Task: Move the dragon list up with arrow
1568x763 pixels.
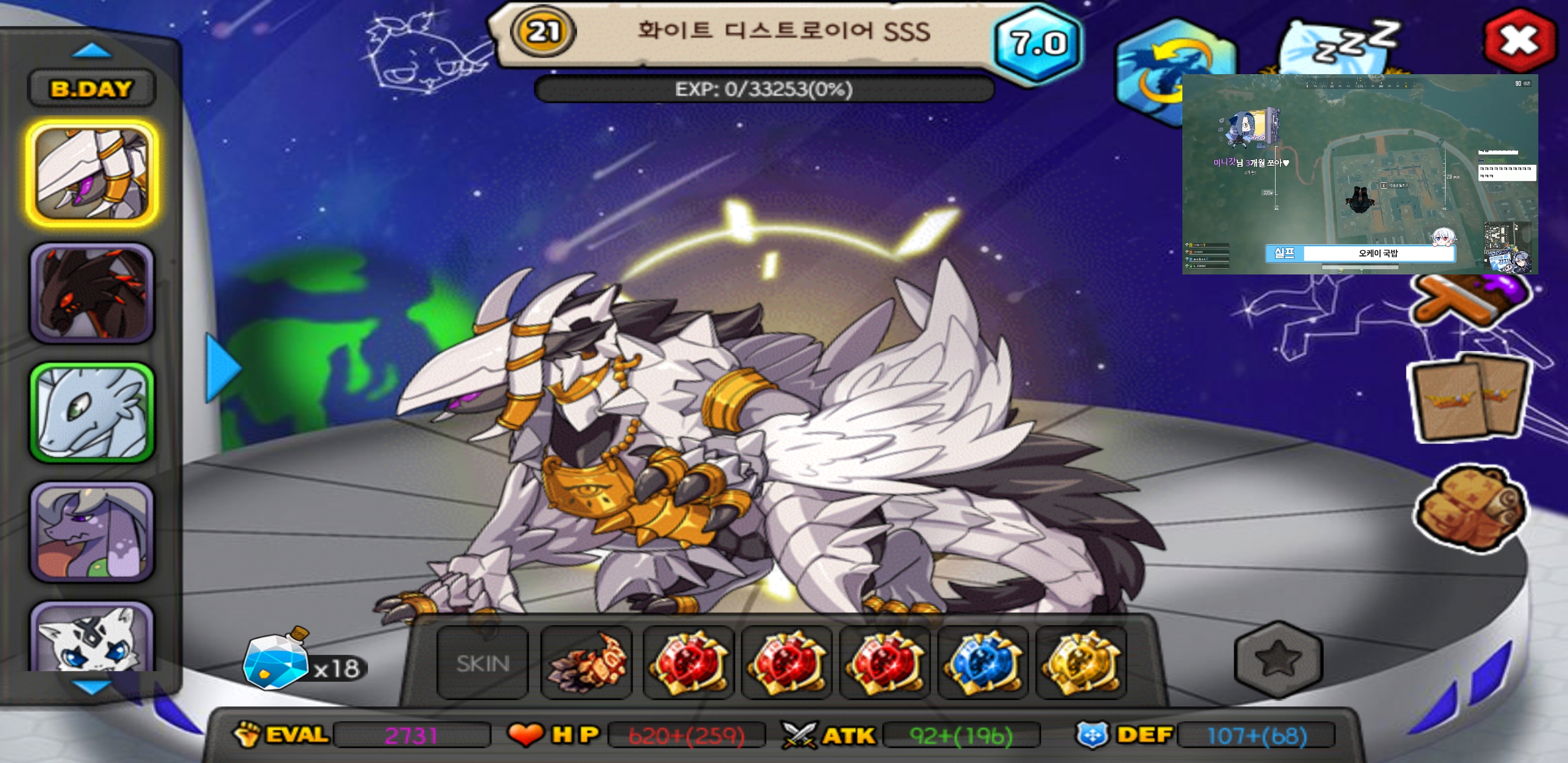Action: tap(91, 50)
